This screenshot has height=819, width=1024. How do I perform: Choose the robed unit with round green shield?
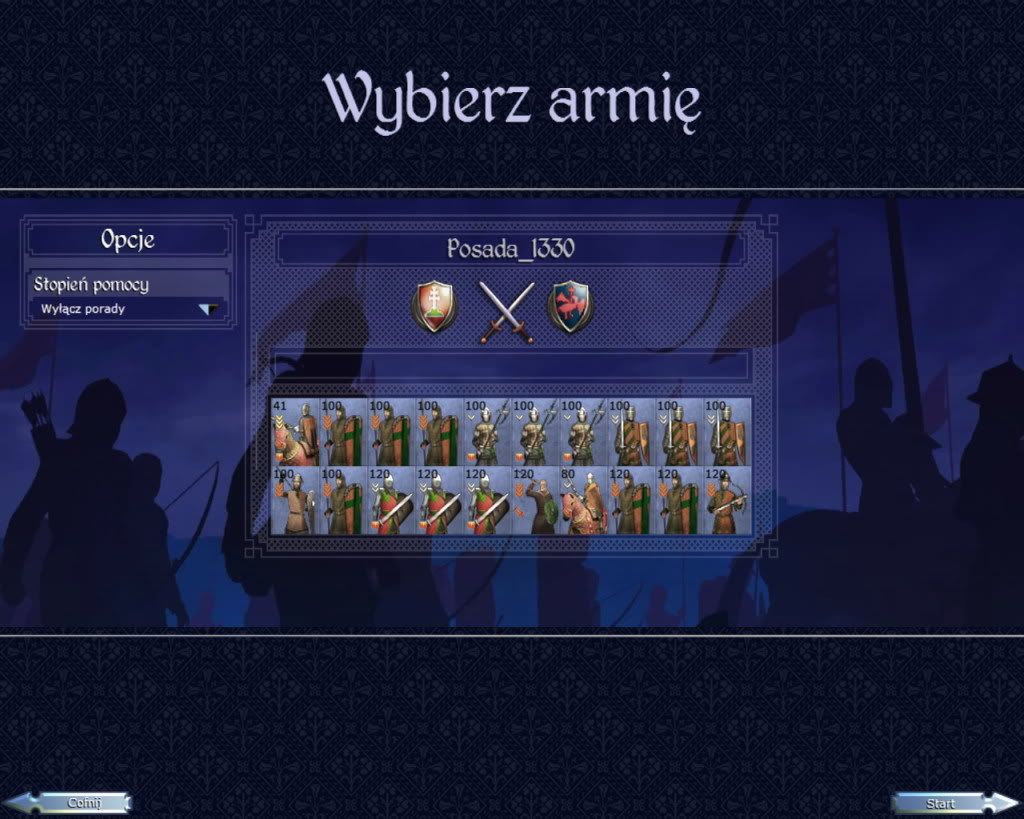coord(536,501)
